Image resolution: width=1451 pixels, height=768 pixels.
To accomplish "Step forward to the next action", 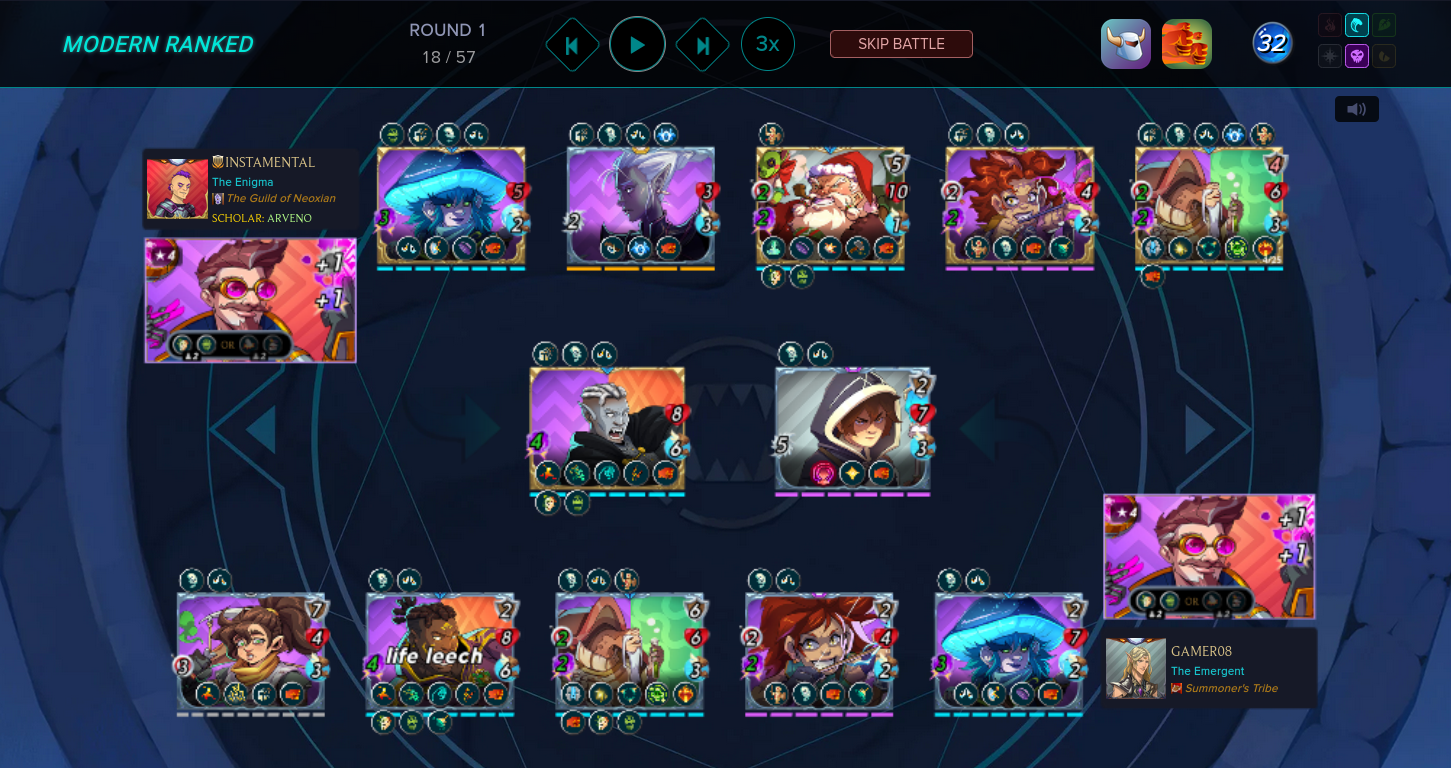I will point(702,45).
